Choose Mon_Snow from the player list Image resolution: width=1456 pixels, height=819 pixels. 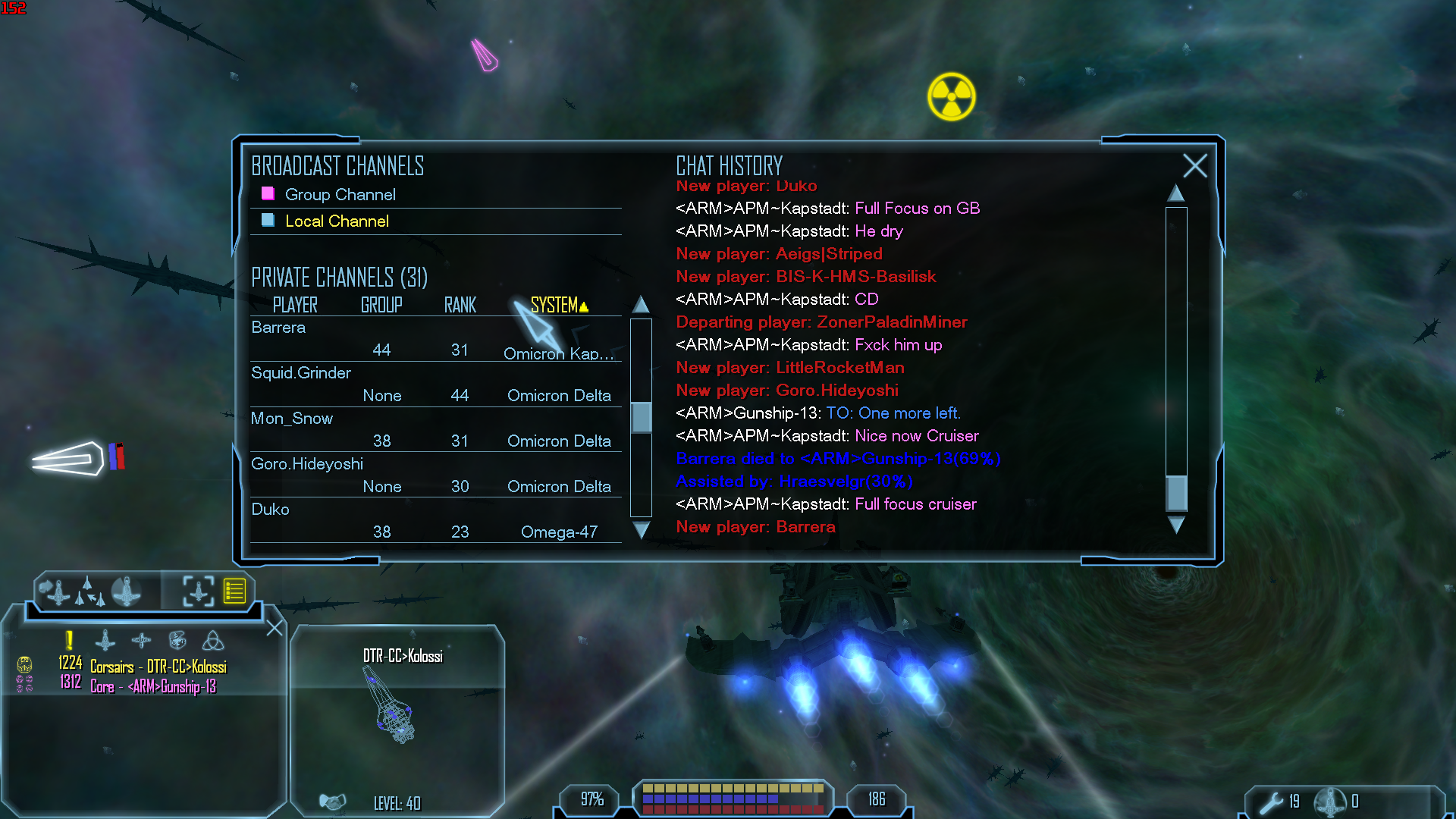pos(292,419)
